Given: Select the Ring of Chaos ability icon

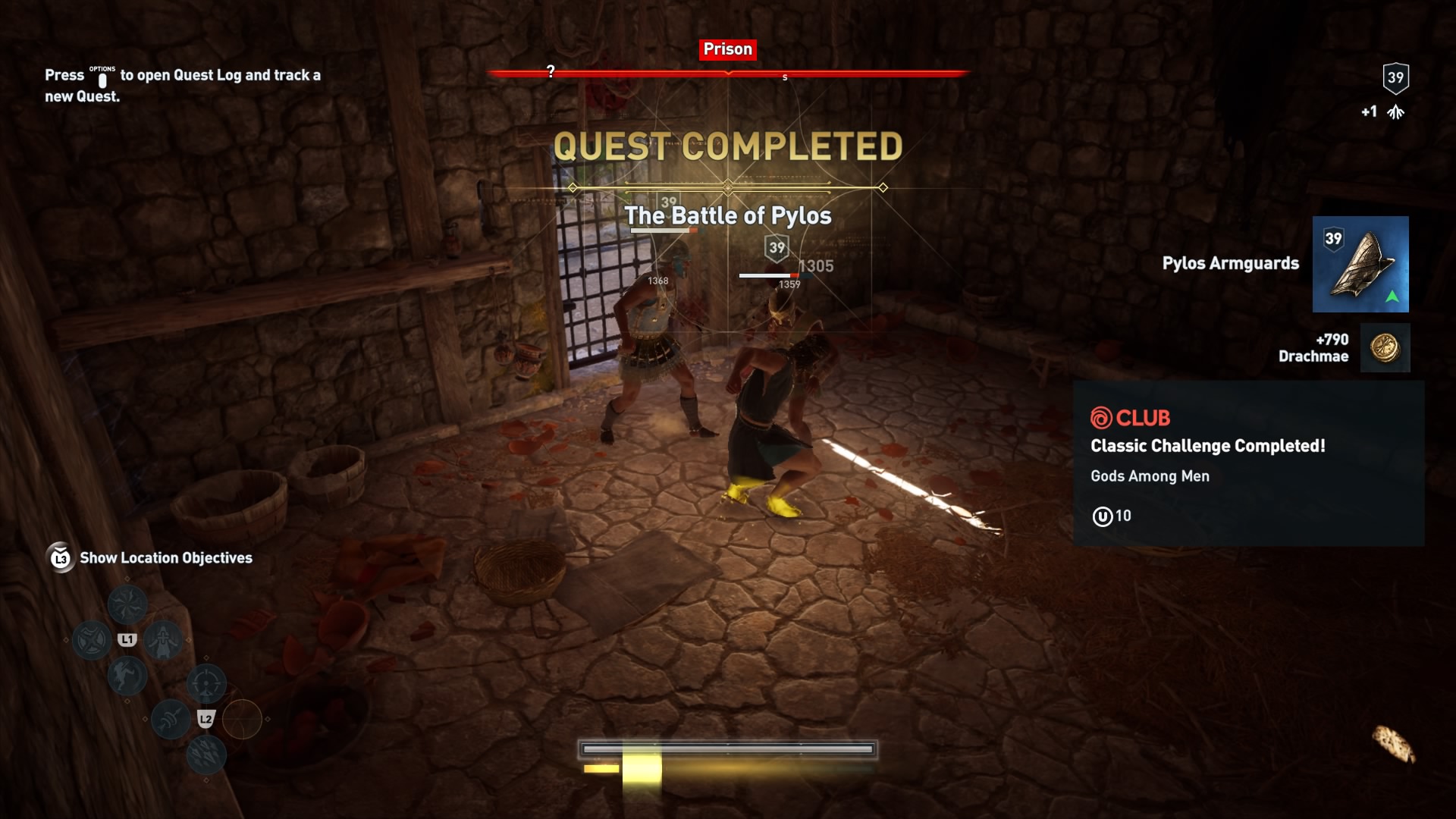Looking at the screenshot, I should (127, 604).
